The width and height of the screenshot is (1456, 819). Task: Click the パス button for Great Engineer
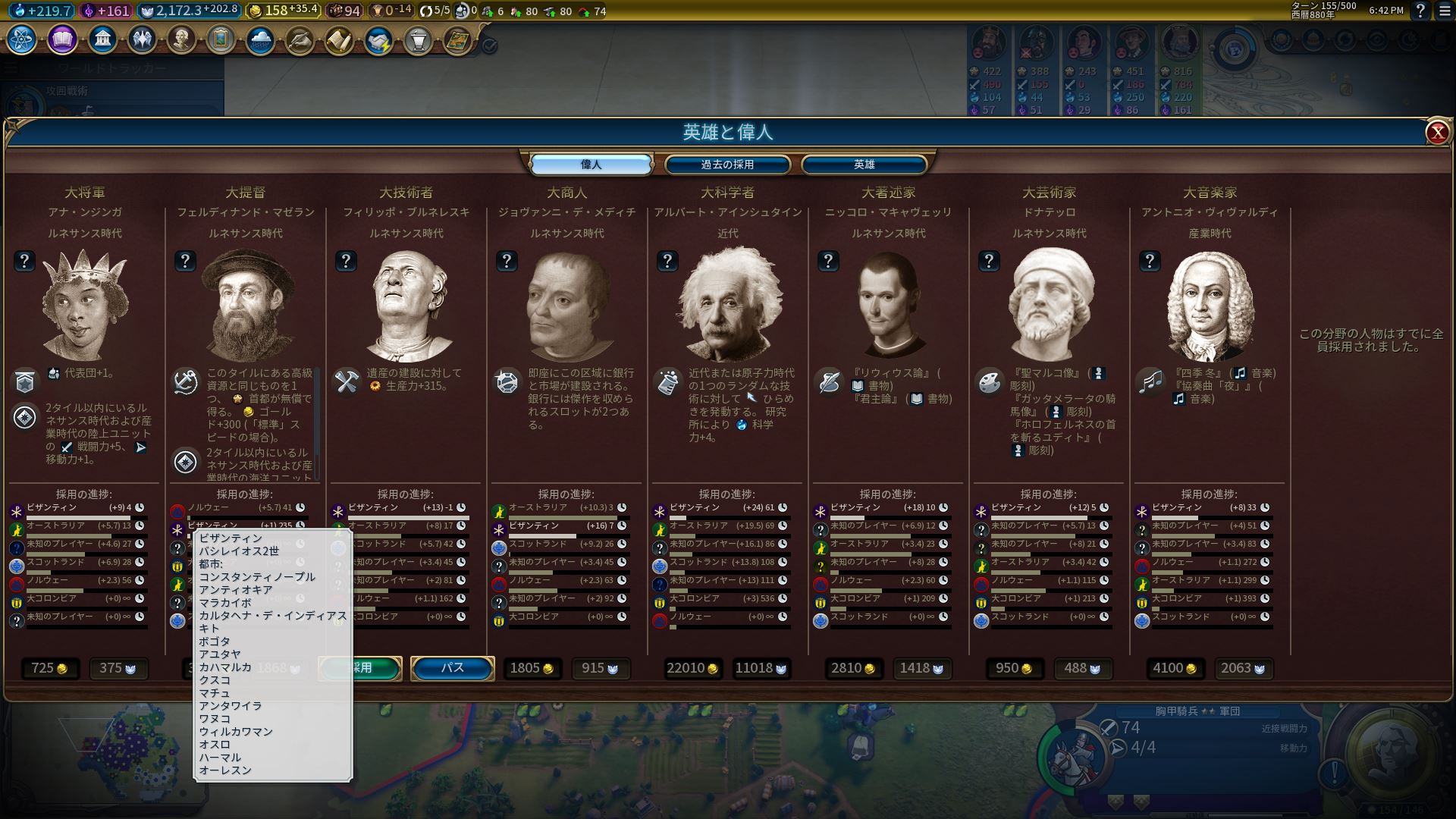click(x=453, y=668)
